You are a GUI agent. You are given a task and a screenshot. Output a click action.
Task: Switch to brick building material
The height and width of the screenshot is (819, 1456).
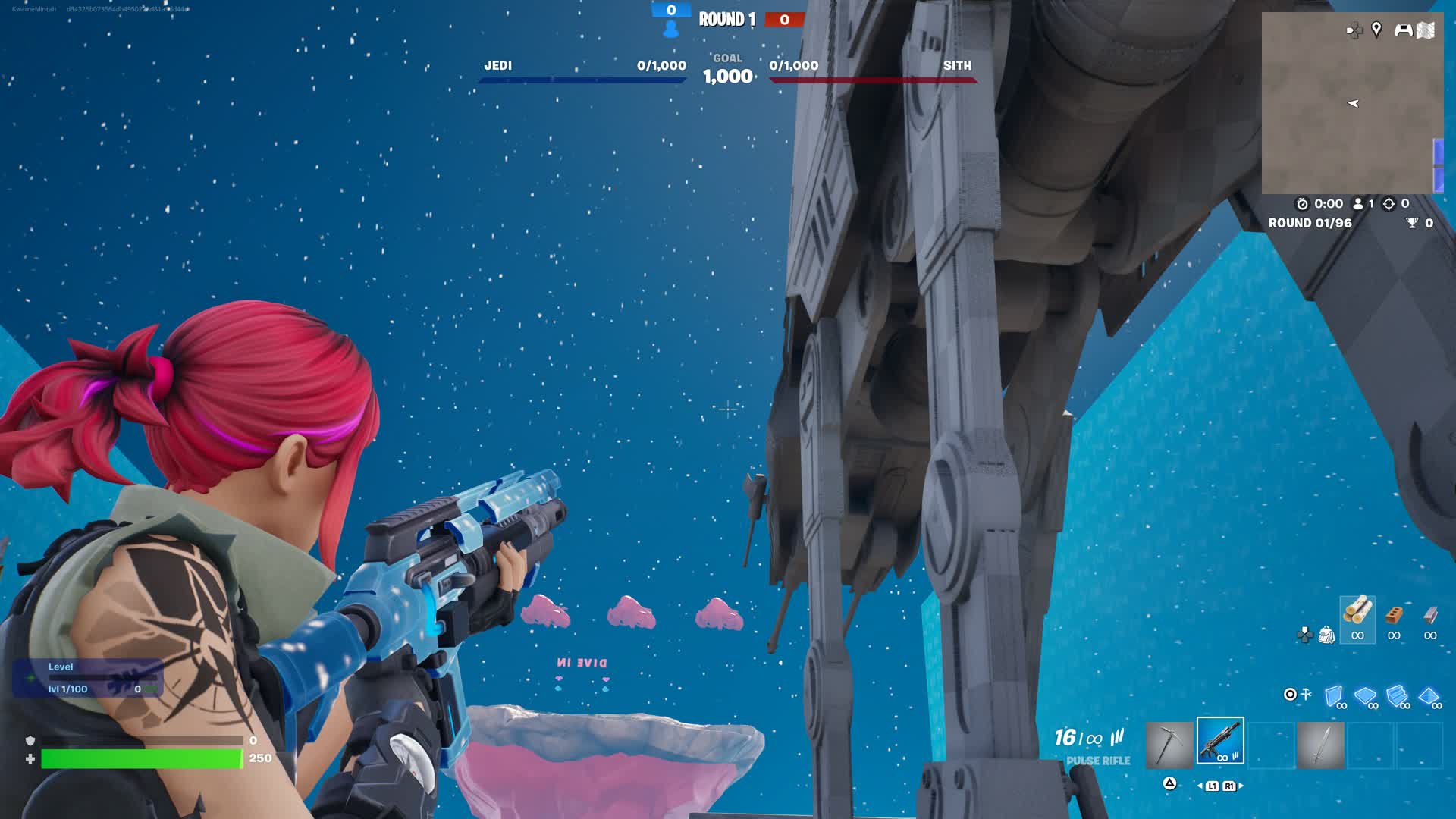pyautogui.click(x=1394, y=615)
